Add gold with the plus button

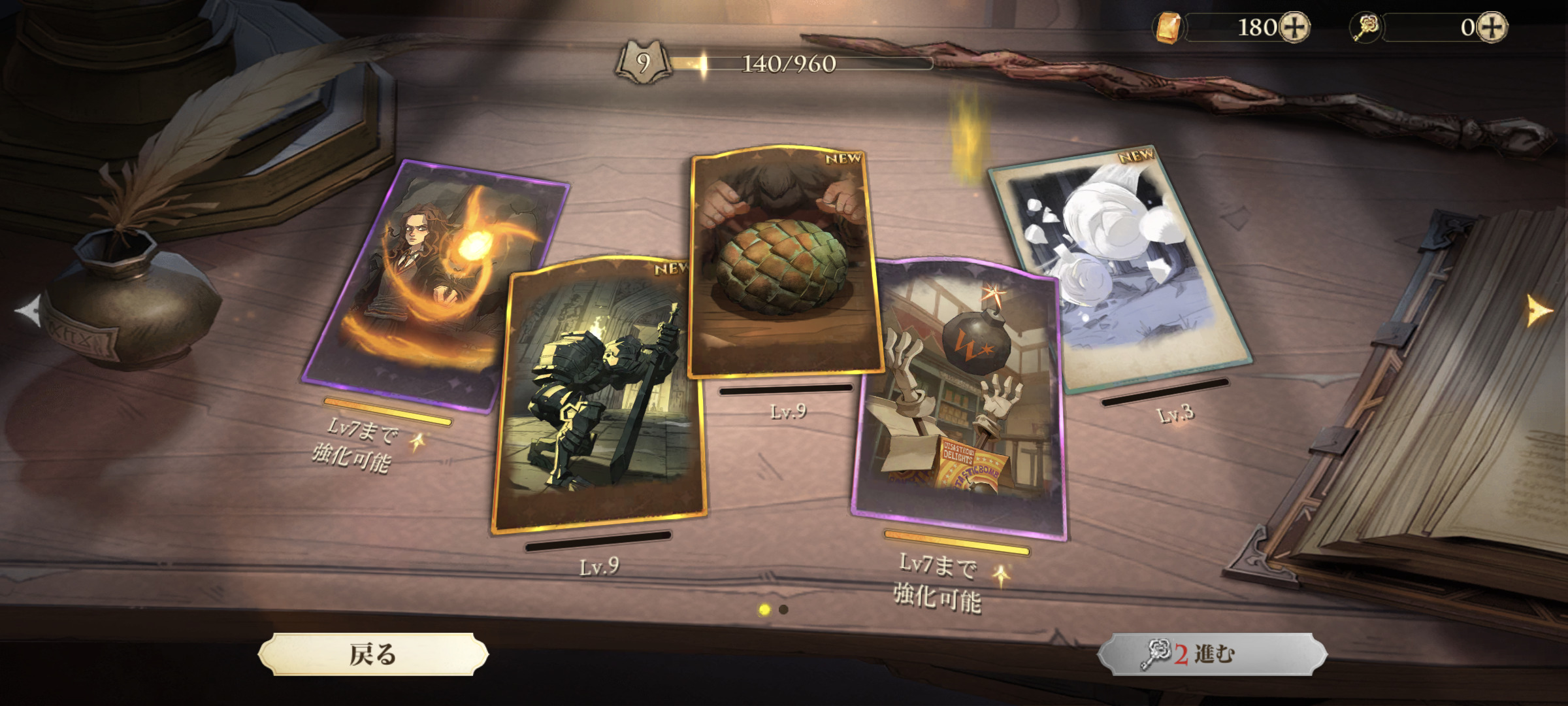point(1294,27)
